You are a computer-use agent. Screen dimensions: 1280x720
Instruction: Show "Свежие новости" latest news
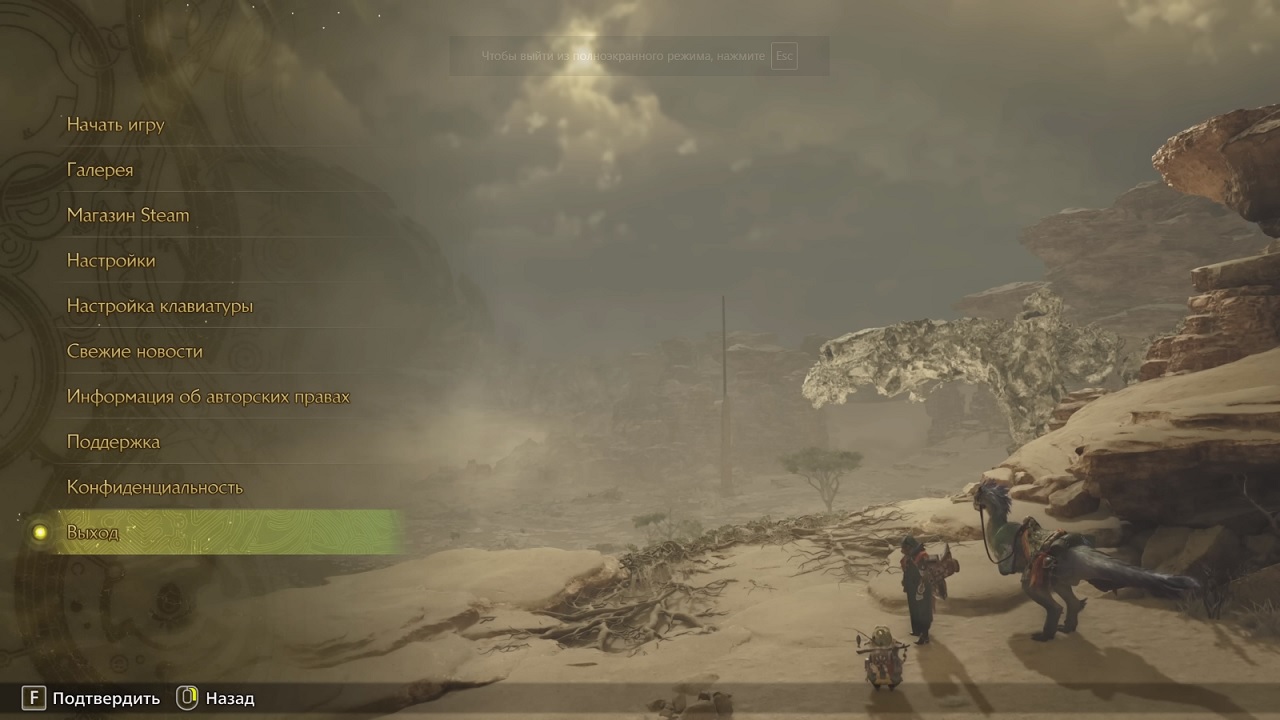pos(135,351)
